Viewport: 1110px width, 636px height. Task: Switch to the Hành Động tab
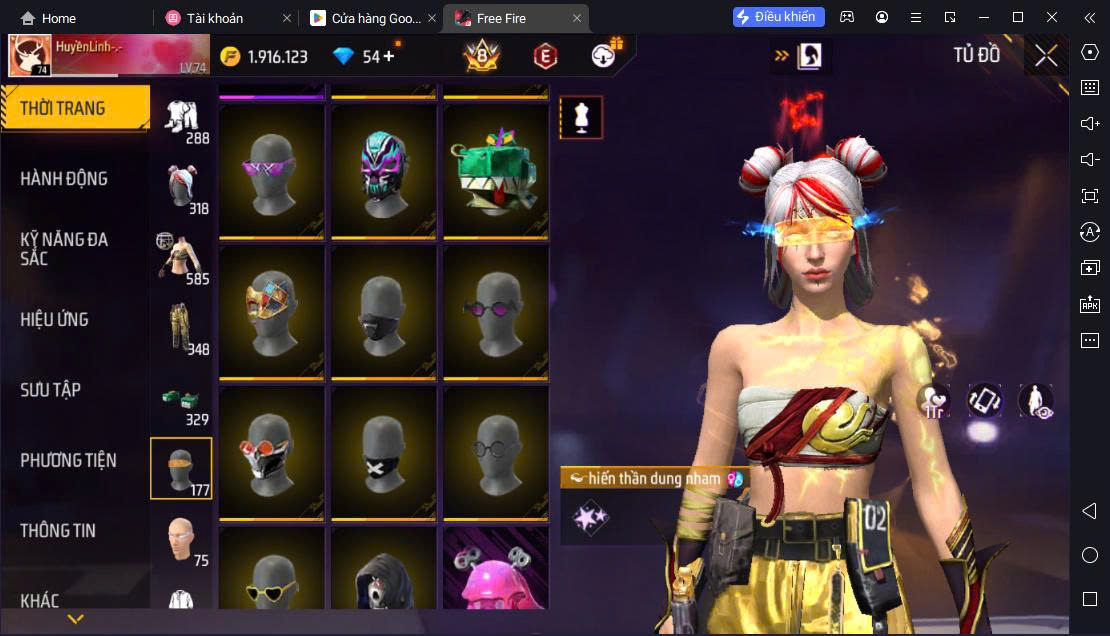point(64,179)
